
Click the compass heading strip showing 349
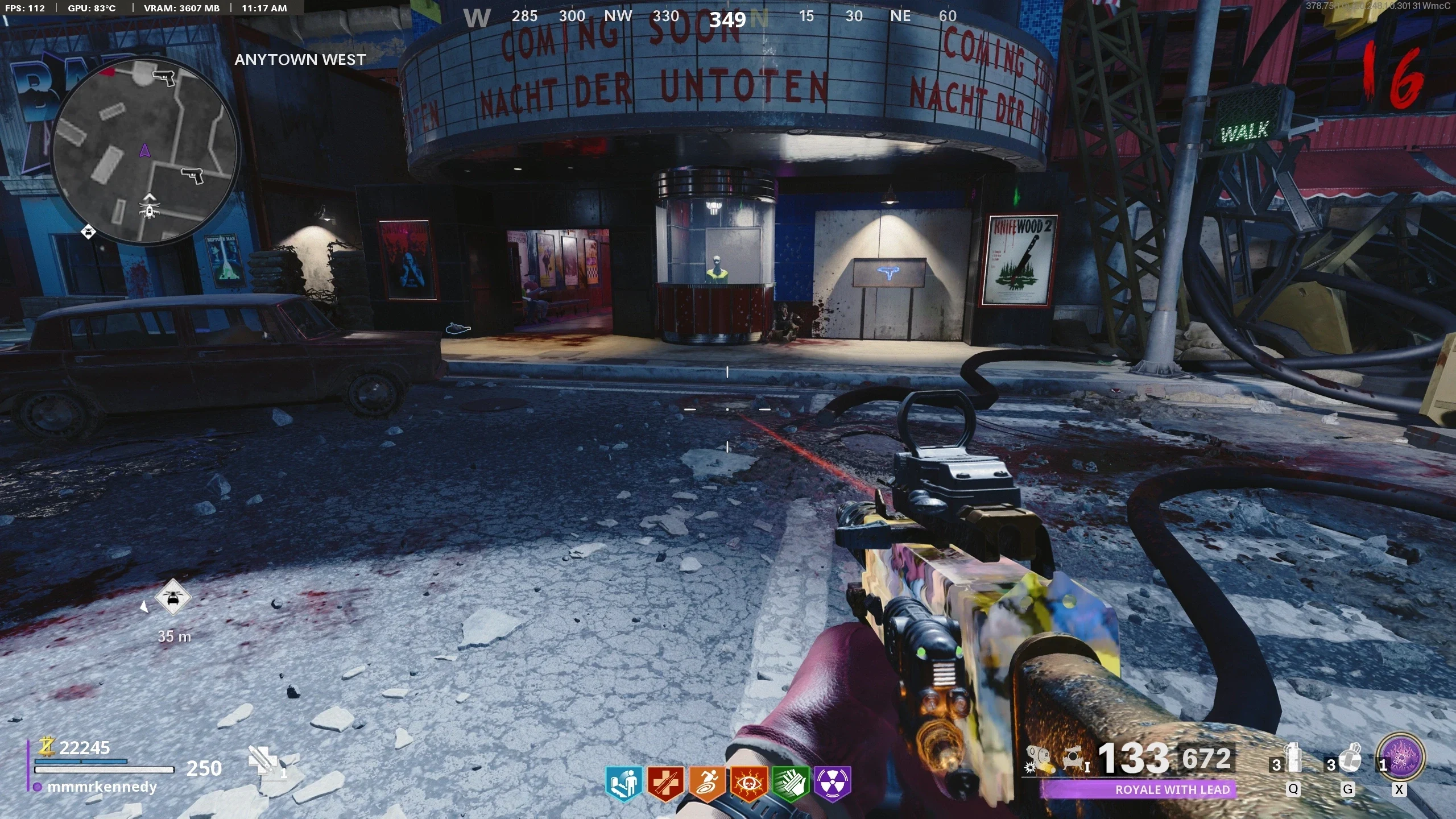pyautogui.click(x=727, y=18)
